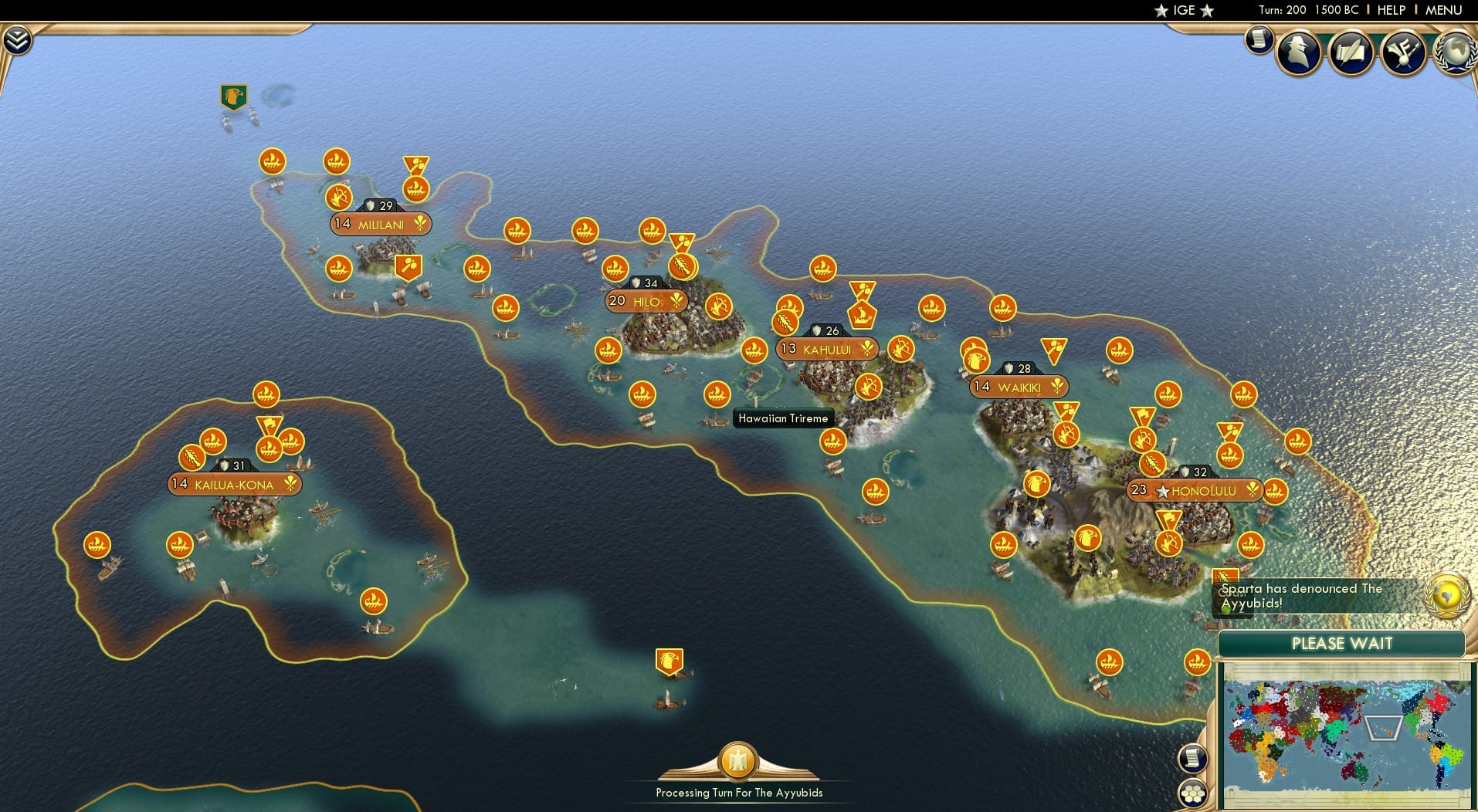Select the Hawaiian Trireme unit flag
This screenshot has width=1478, height=812.
coord(716,394)
